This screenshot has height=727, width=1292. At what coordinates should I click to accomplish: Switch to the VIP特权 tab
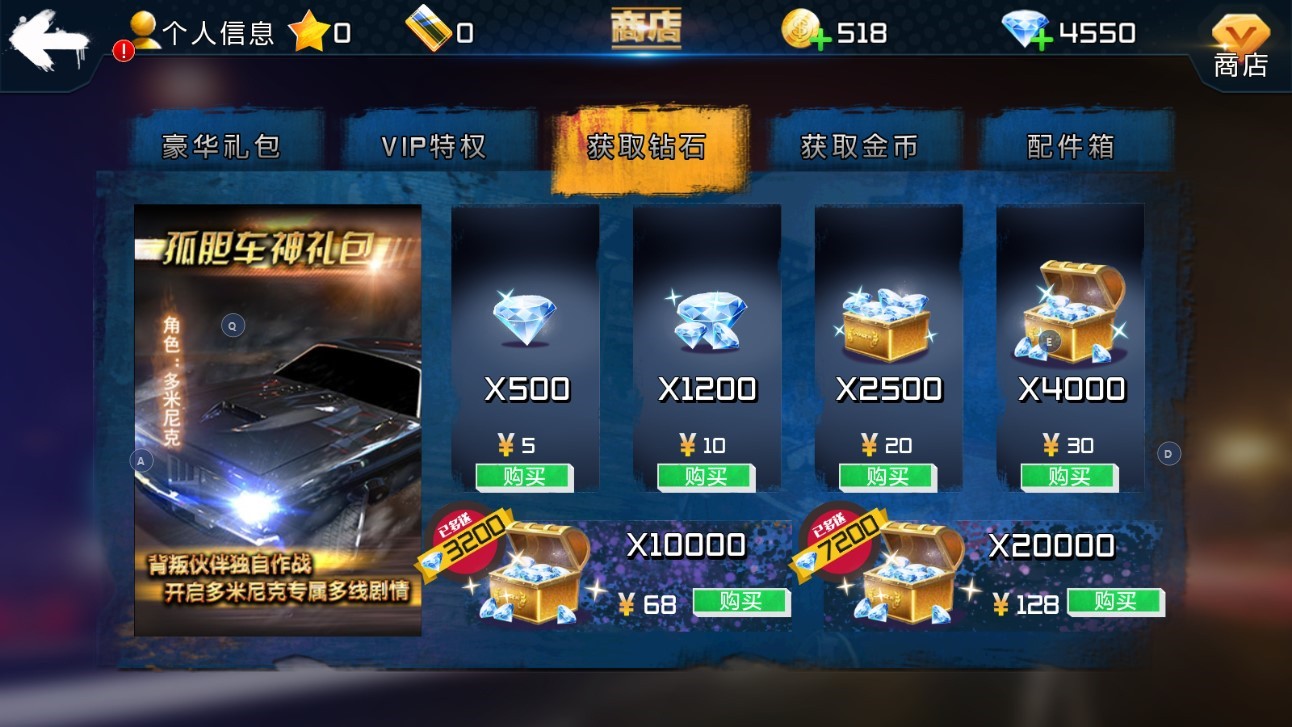tap(433, 146)
